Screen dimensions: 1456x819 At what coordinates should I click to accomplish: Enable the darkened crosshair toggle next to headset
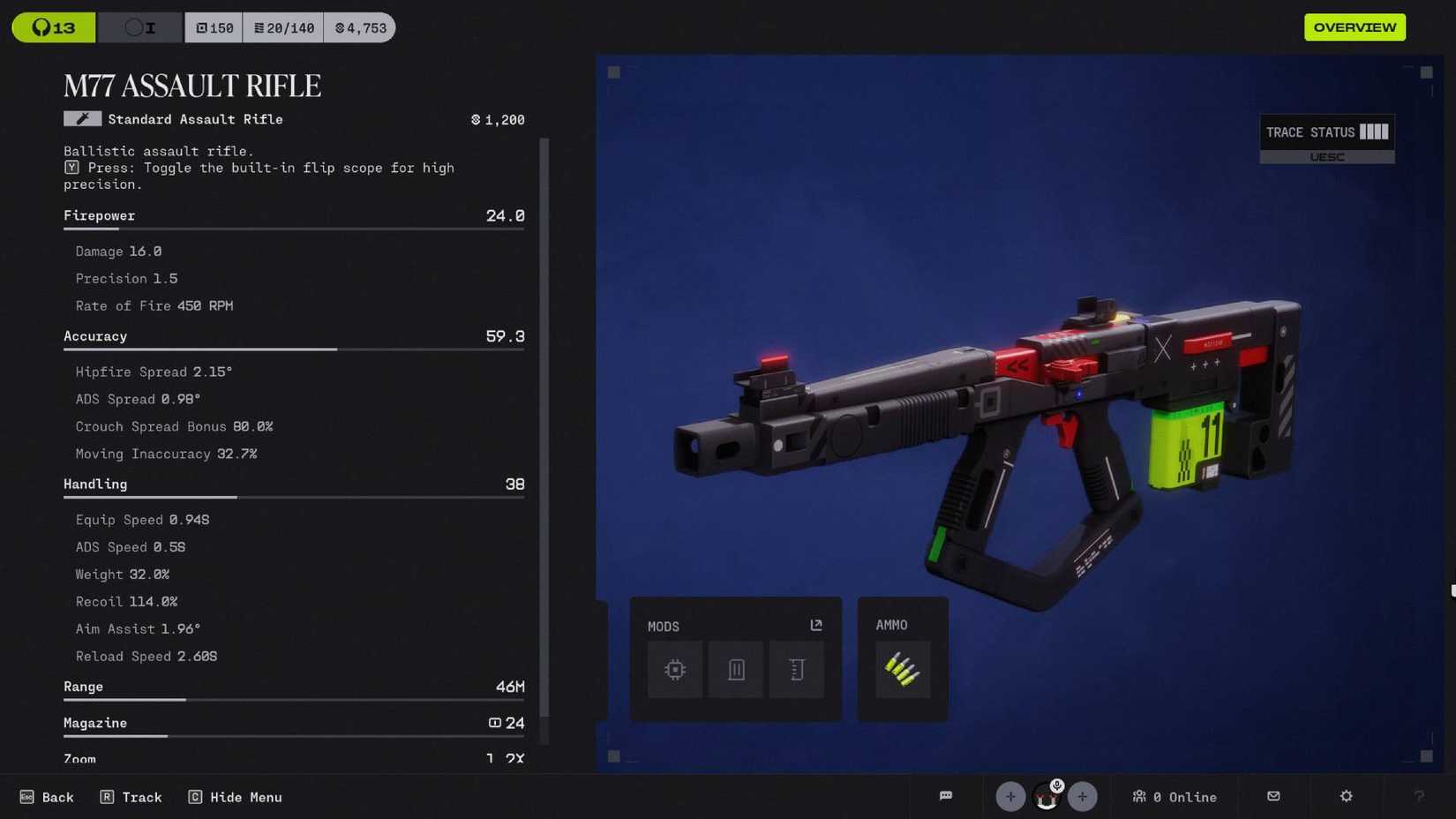click(139, 27)
